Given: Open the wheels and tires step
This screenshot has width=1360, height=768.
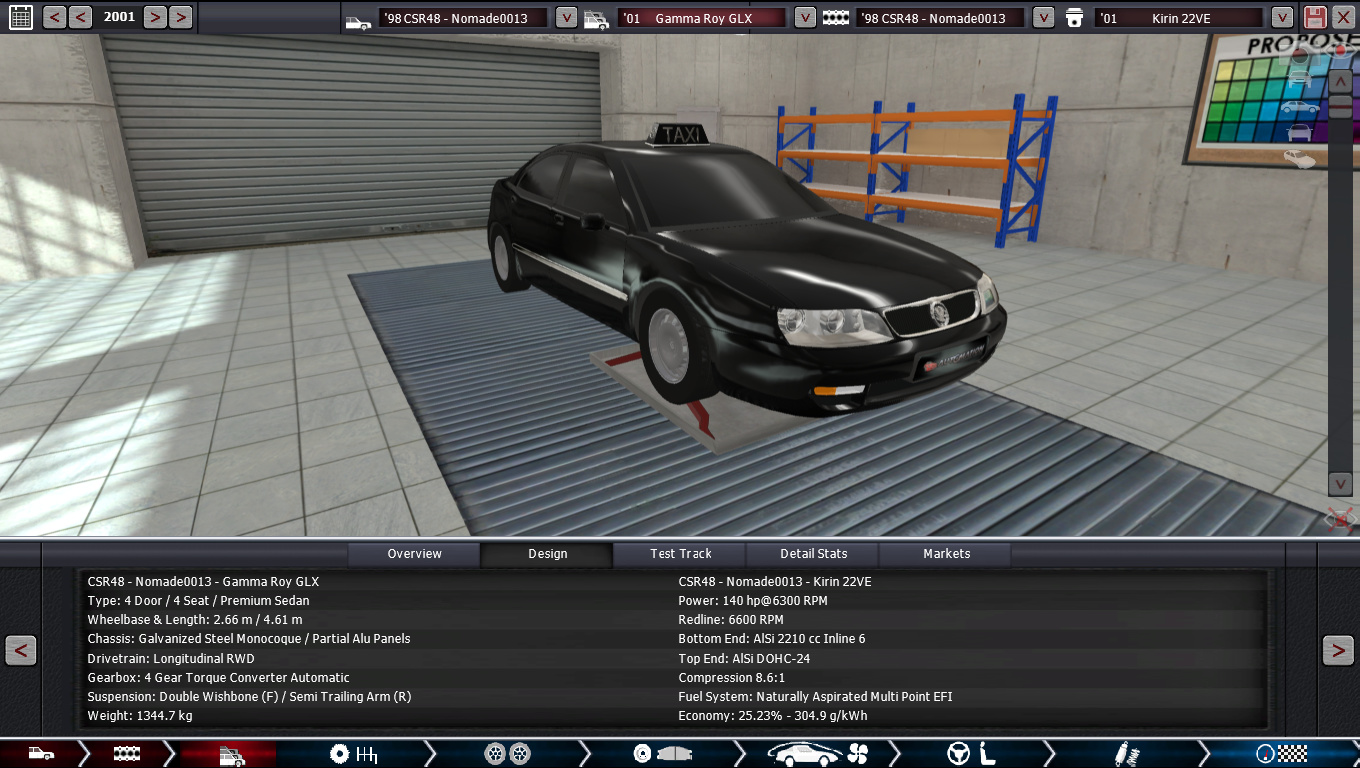Looking at the screenshot, I should coord(507,754).
